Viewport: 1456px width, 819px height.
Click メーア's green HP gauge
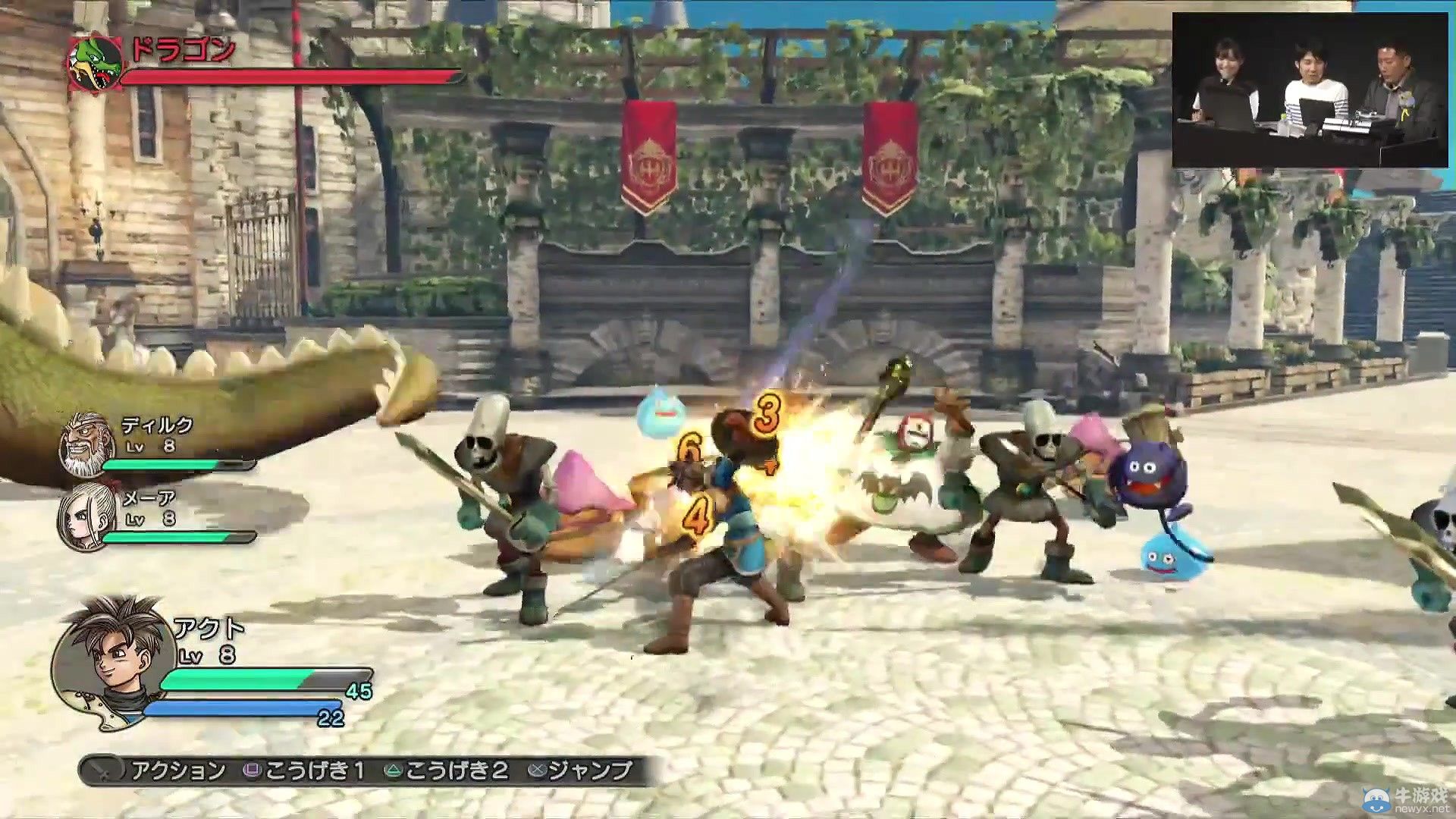tap(178, 537)
